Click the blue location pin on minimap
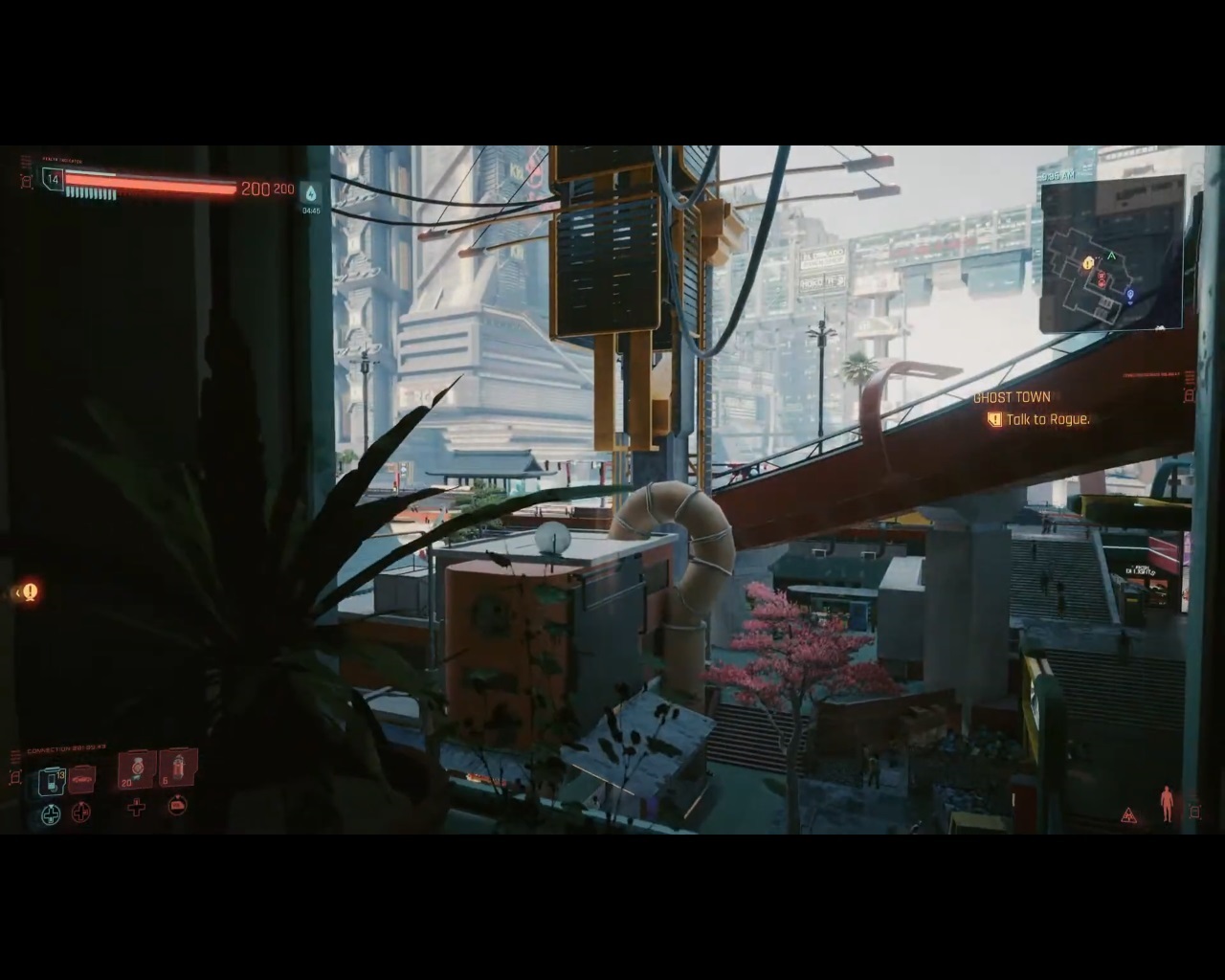1225x980 pixels. 1130,295
